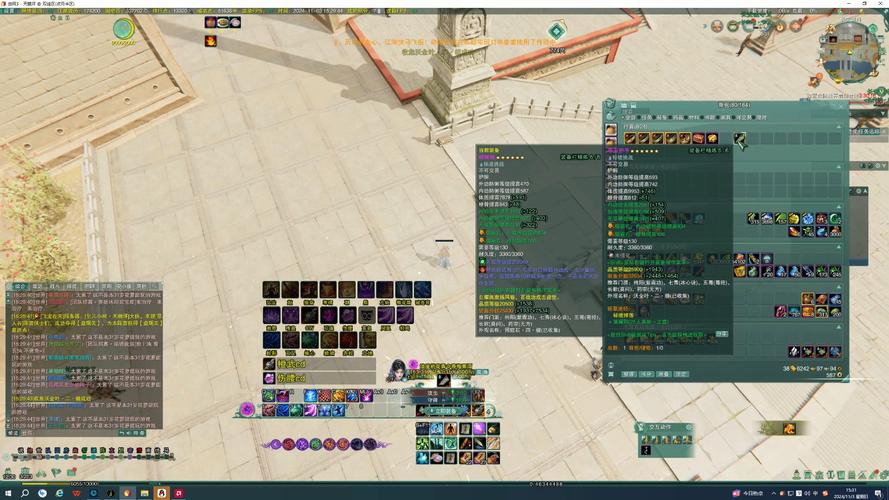The height and width of the screenshot is (500, 889).
Task: Select the green feather item in the bag
Action: coord(739,138)
